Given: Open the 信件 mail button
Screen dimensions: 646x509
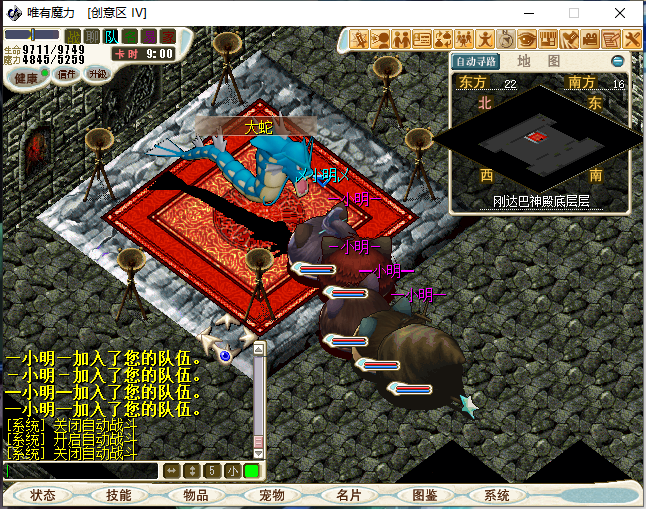Looking at the screenshot, I should 66,74.
